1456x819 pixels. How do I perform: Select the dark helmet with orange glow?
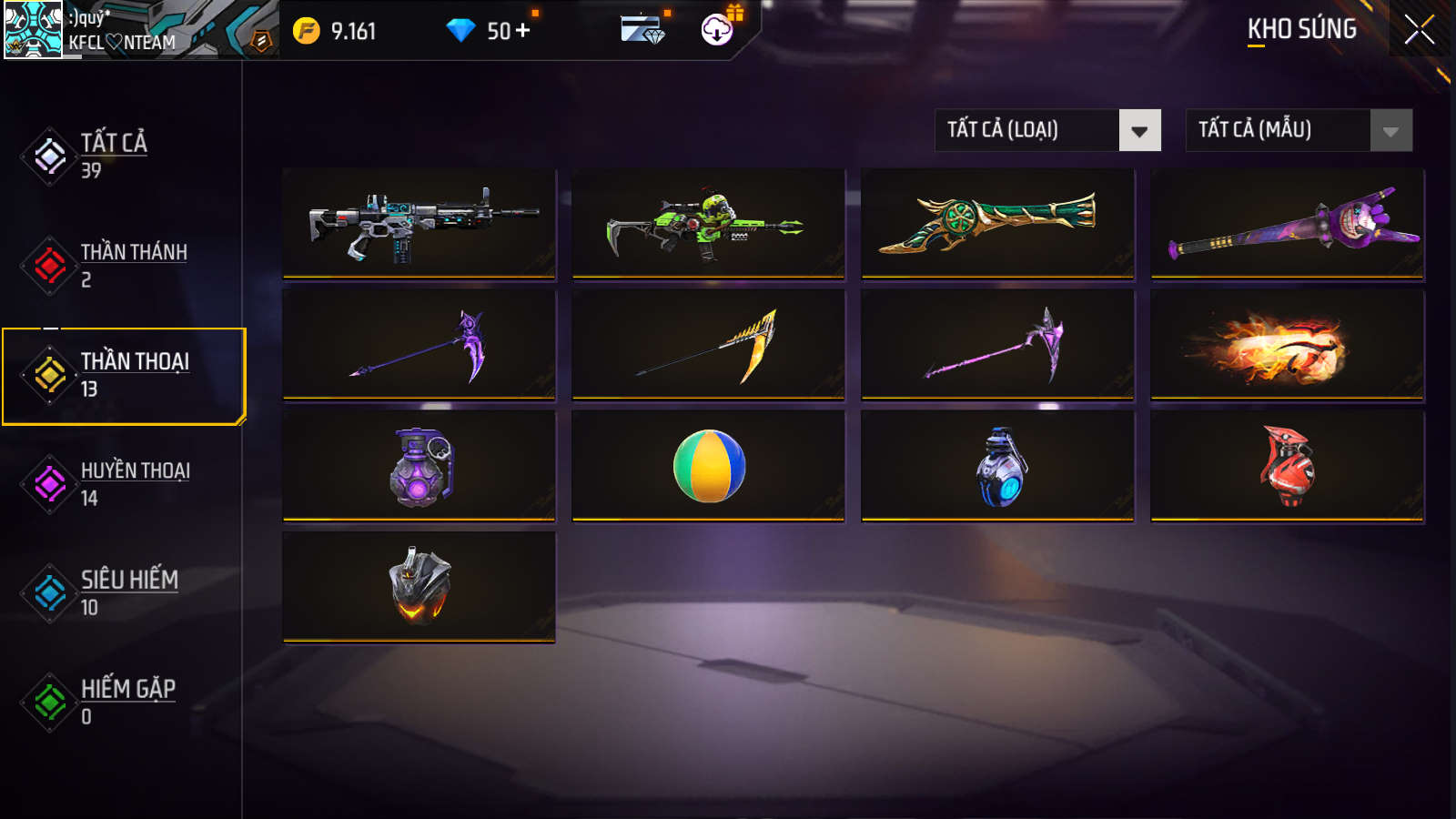point(420,586)
